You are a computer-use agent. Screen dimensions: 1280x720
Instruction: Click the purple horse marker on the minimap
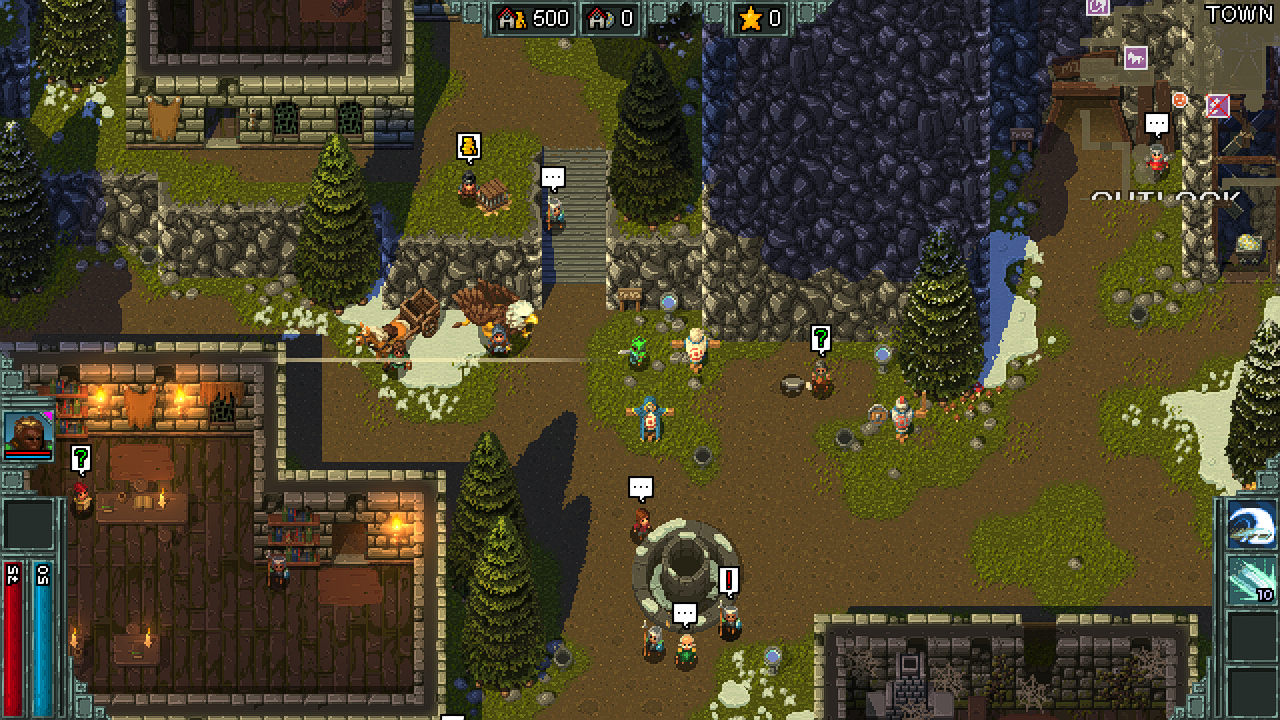click(x=1135, y=58)
